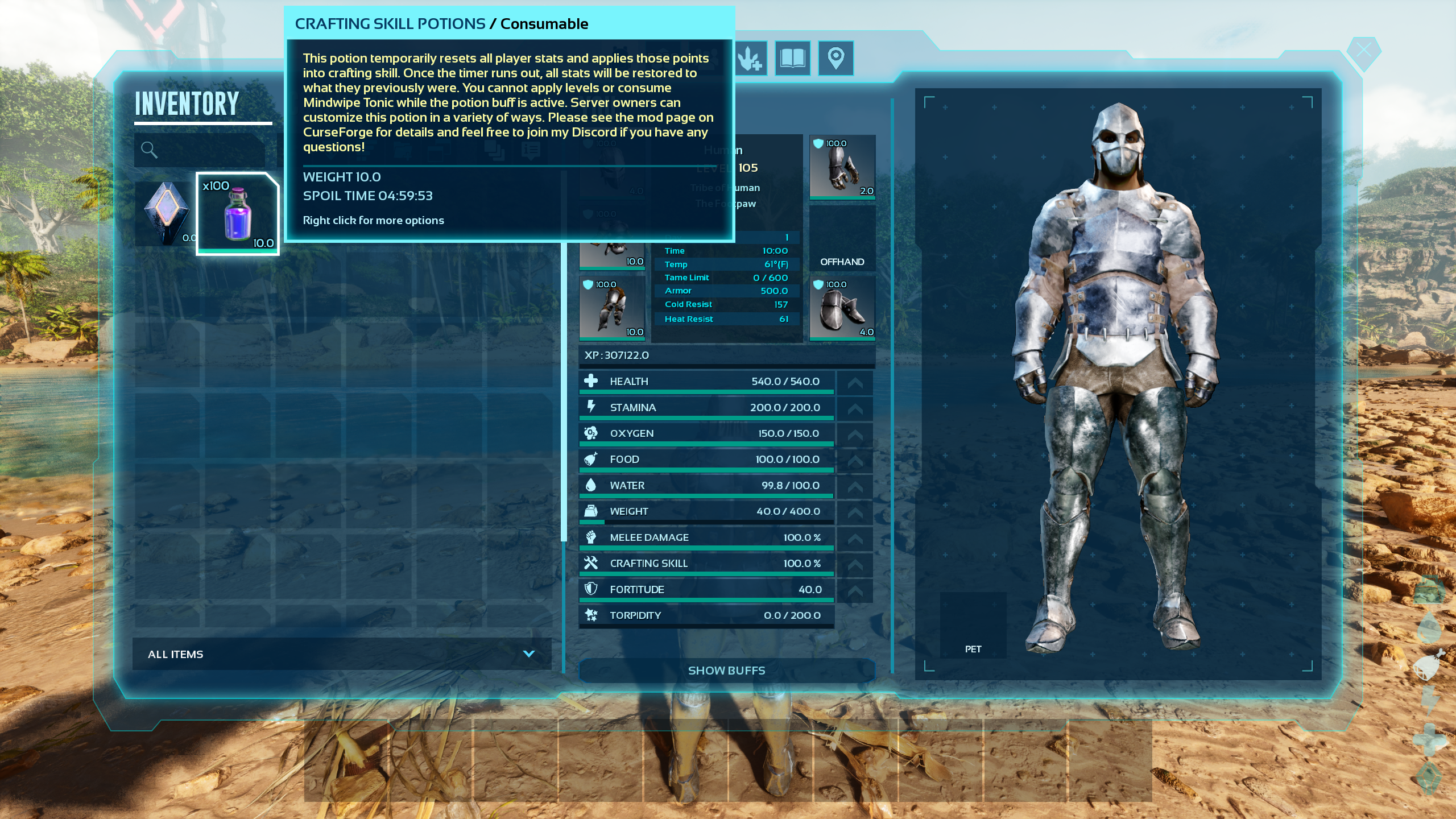The height and width of the screenshot is (819, 1456).
Task: Add a point to Stamina
Action: coord(855,408)
